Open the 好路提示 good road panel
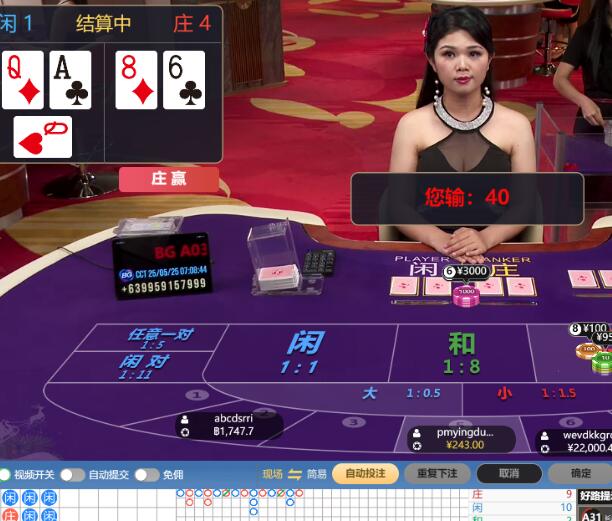This screenshot has height=521, width=612. (594, 497)
